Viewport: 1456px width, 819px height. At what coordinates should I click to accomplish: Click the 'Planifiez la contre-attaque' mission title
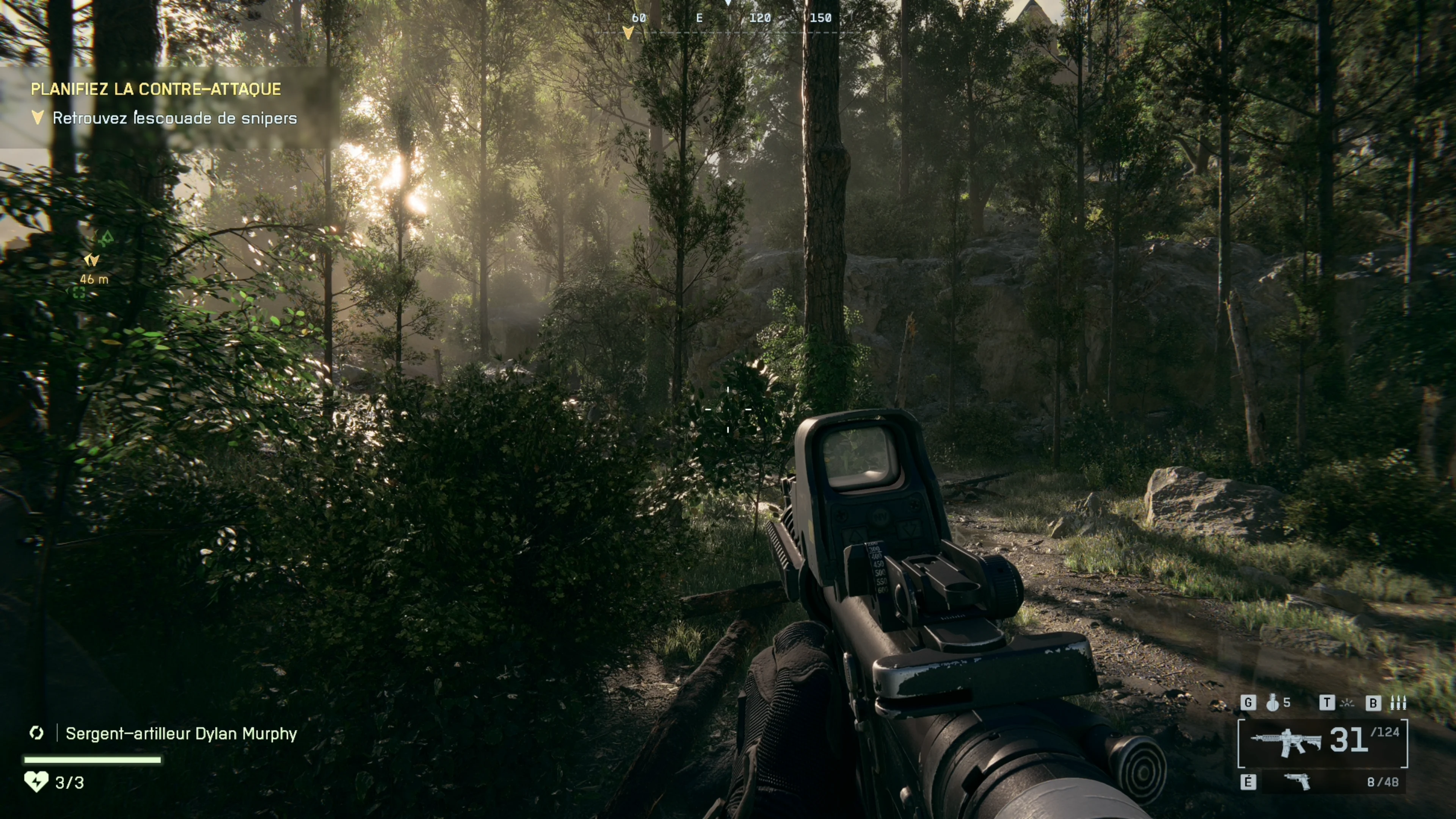click(155, 89)
